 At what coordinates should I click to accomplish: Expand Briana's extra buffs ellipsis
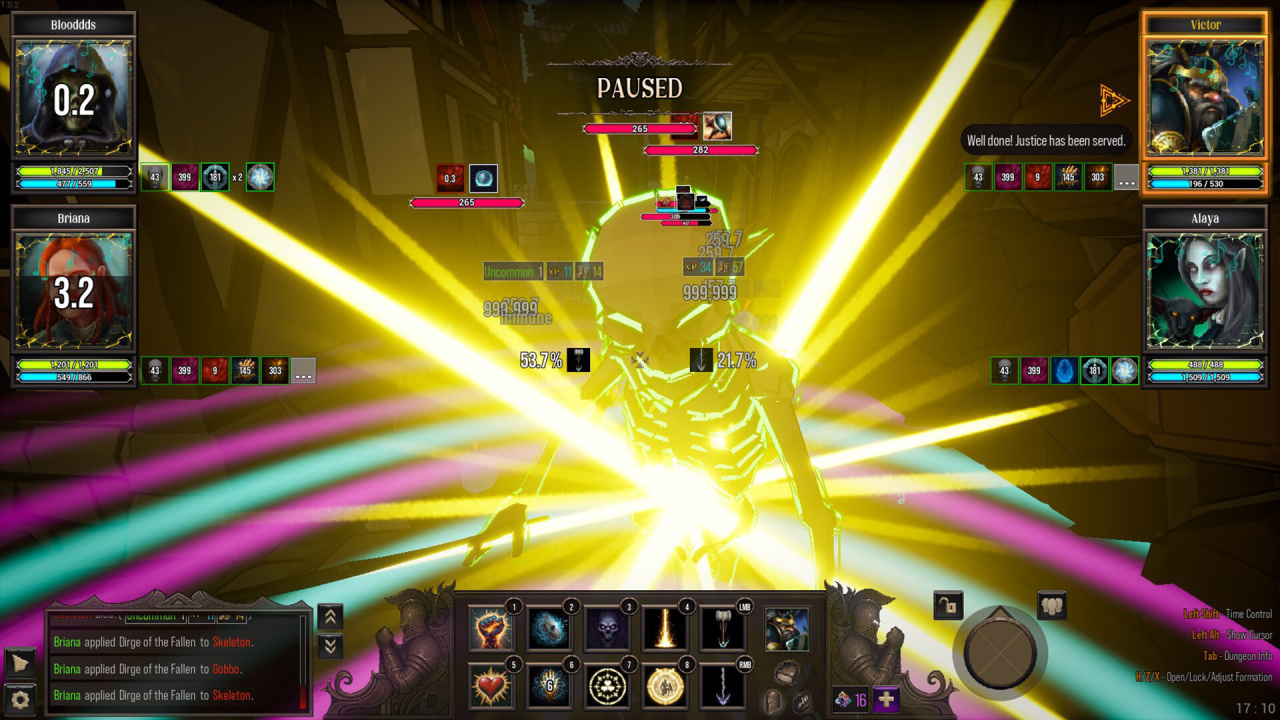[x=304, y=371]
